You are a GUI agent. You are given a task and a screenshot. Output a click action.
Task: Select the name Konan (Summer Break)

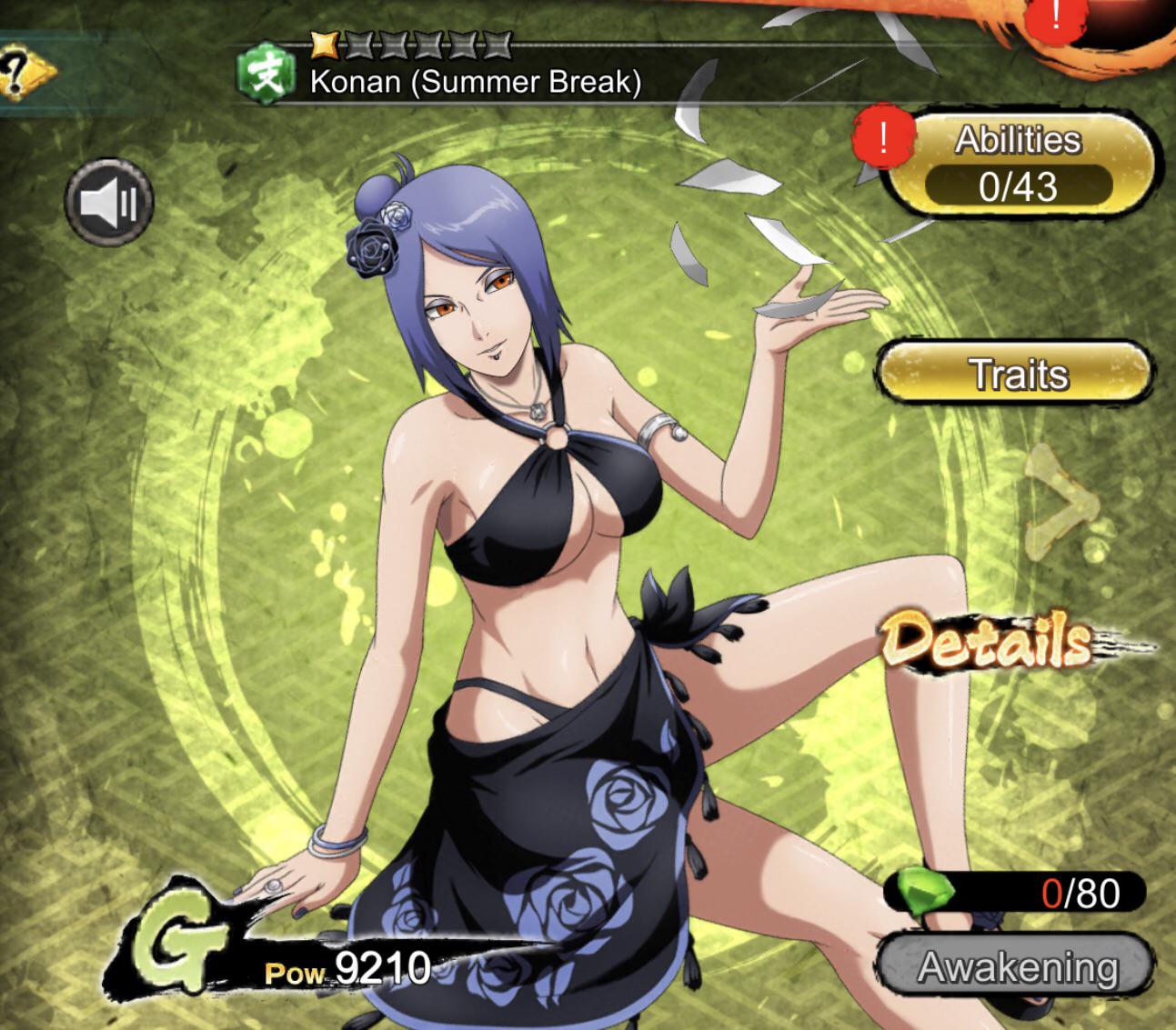pyautogui.click(x=477, y=82)
